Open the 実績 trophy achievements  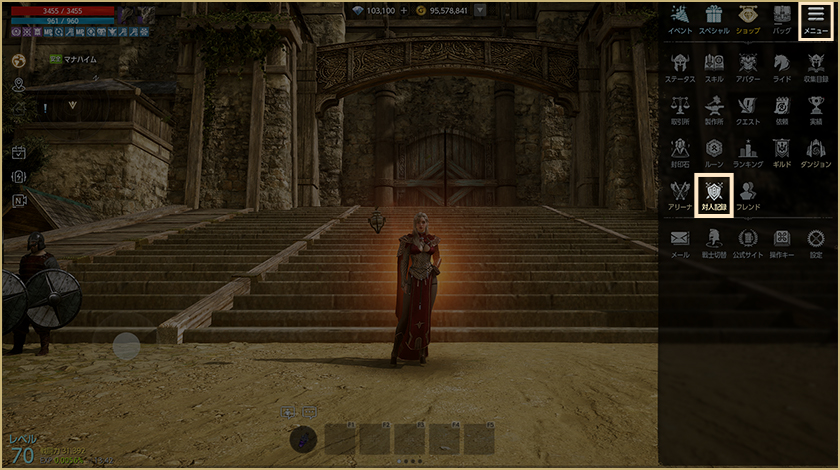click(x=816, y=110)
